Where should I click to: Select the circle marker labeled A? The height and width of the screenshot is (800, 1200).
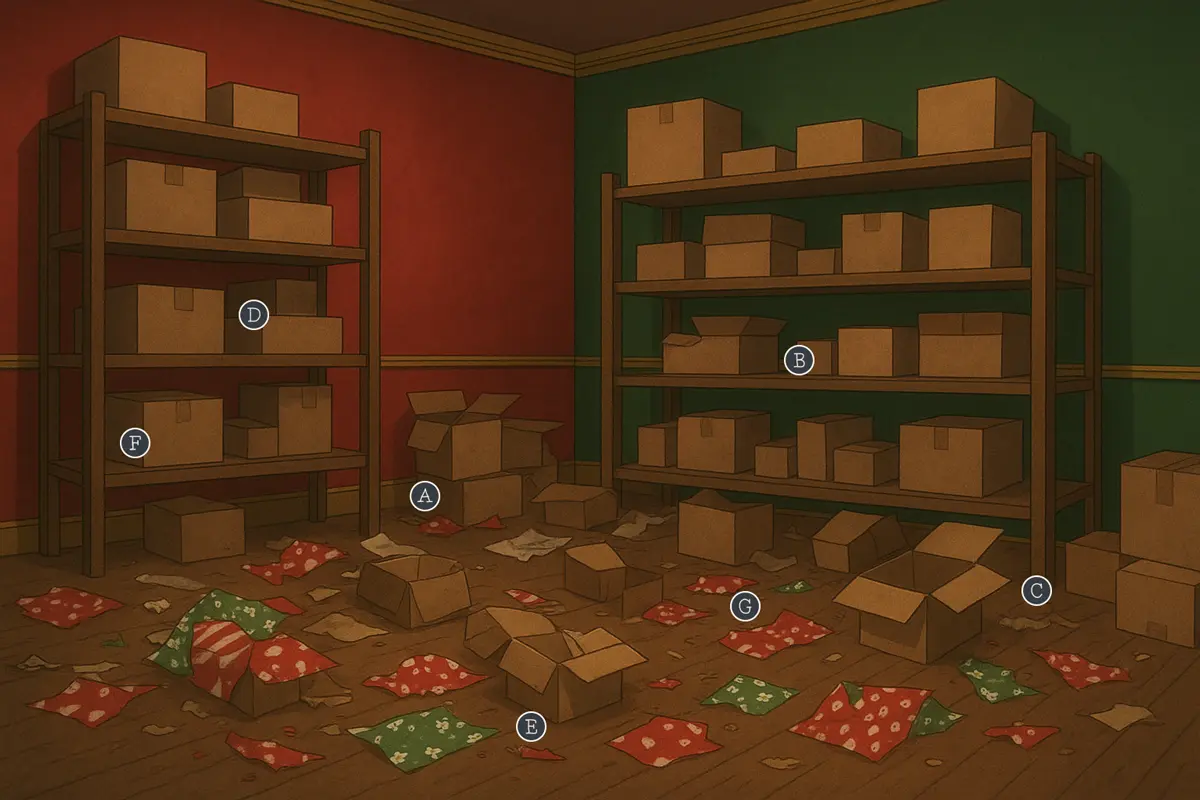pos(425,496)
